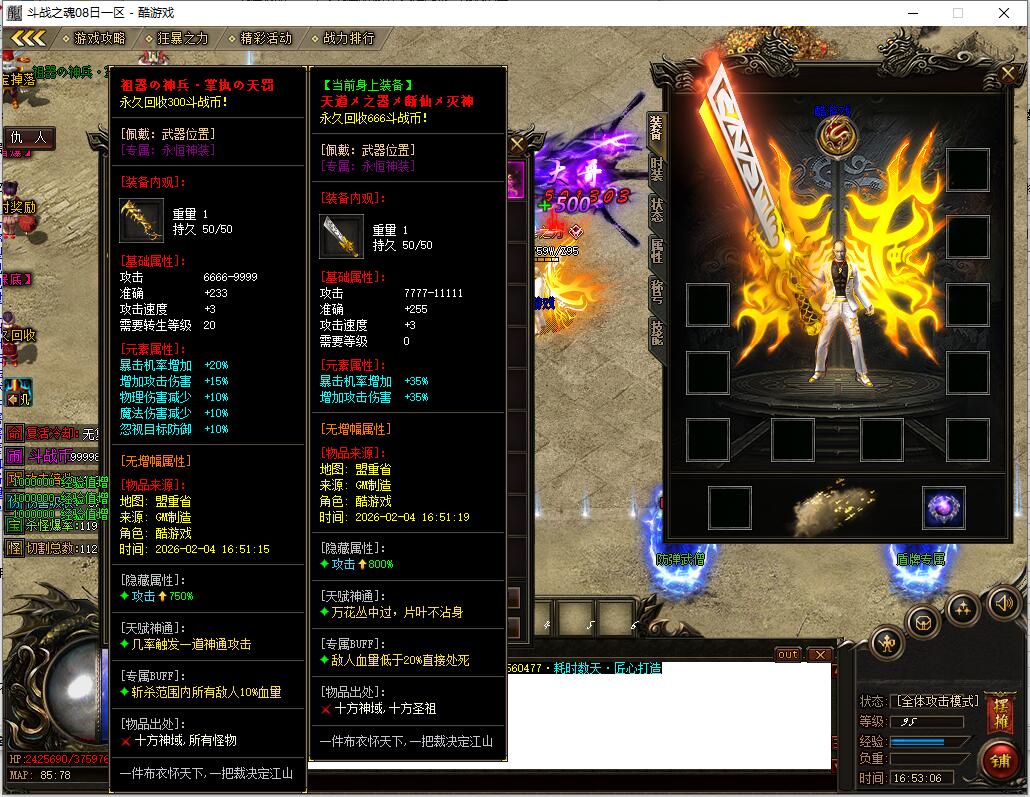Open the round red 铺 shop button
The image size is (1030, 797).
pos(998,760)
